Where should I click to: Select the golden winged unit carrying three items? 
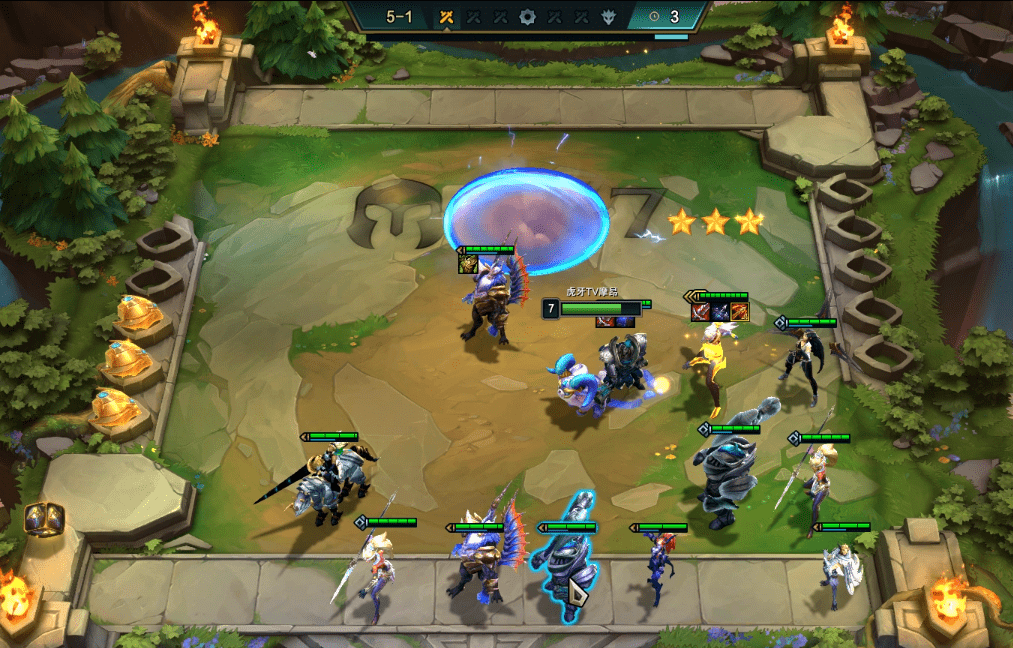pos(711,364)
